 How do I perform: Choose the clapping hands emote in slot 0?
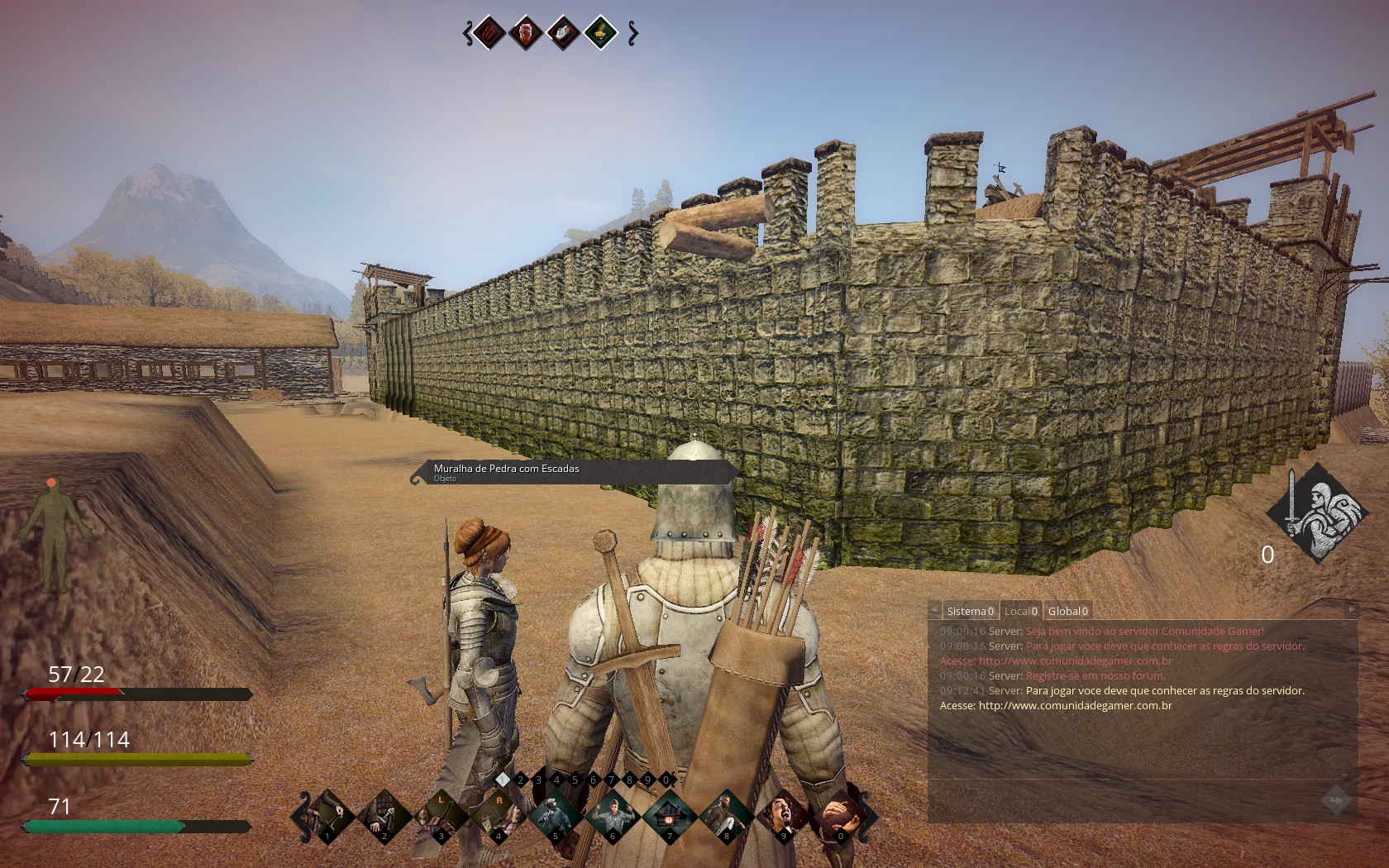point(839,814)
